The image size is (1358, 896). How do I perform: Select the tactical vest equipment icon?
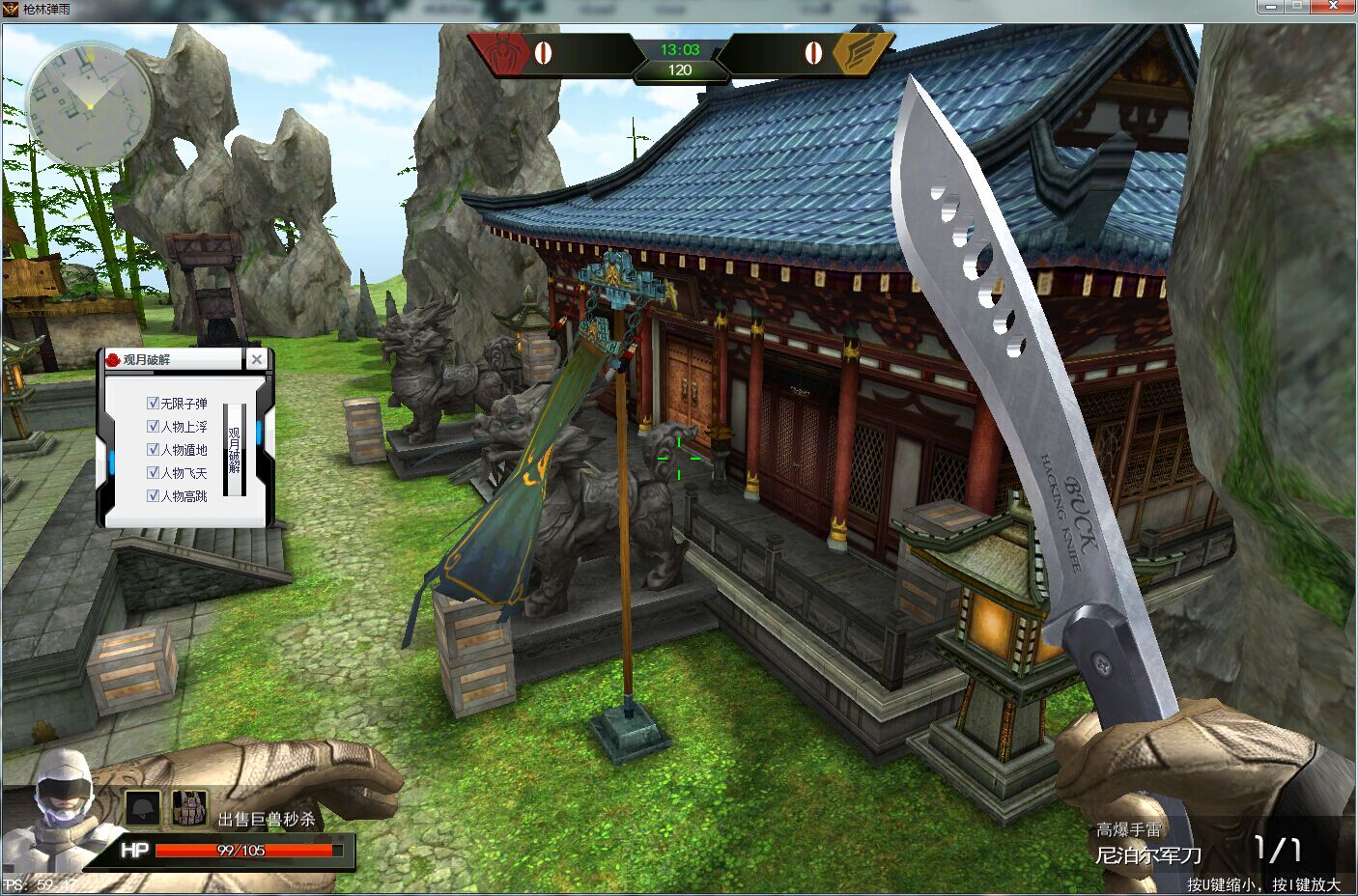189,807
